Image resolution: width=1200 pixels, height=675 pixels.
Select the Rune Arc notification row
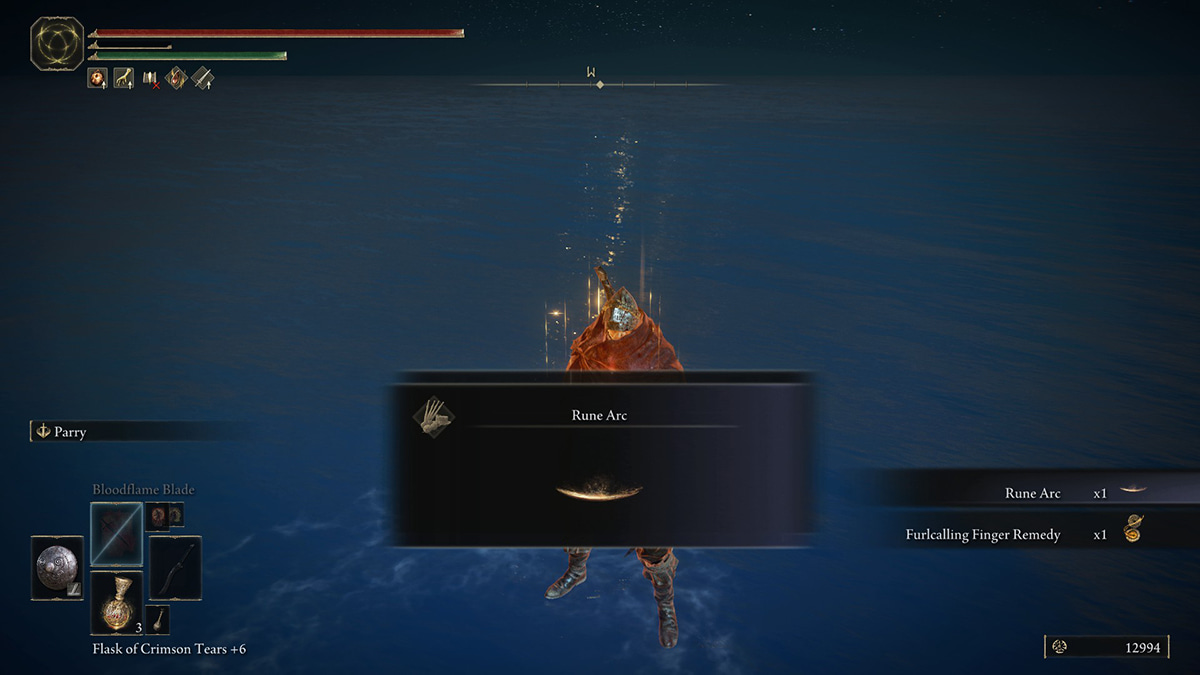1040,493
